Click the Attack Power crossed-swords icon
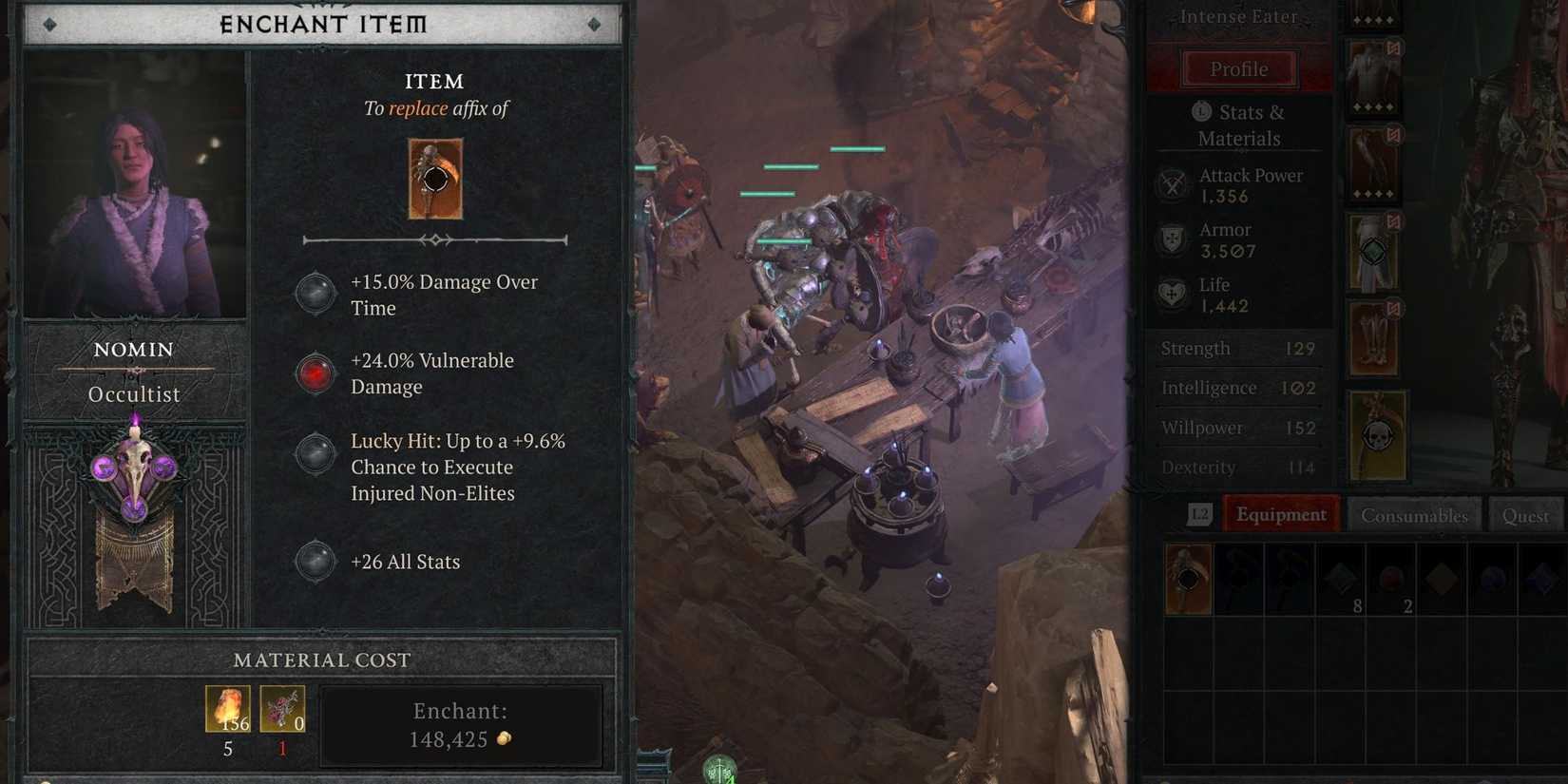The image size is (1568, 784). pos(1171,185)
